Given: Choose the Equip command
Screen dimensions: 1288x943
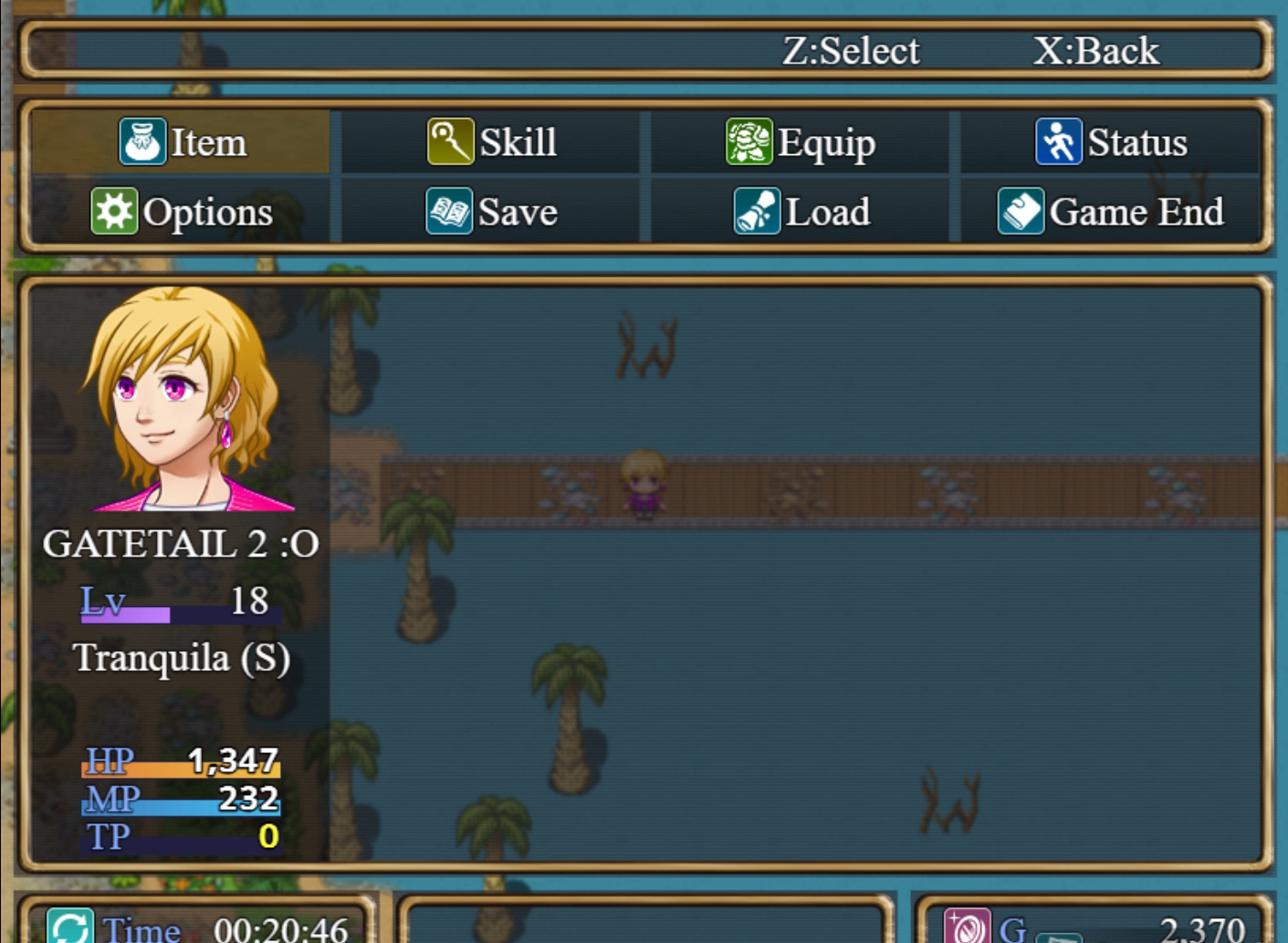Looking at the screenshot, I should pyautogui.click(x=801, y=142).
